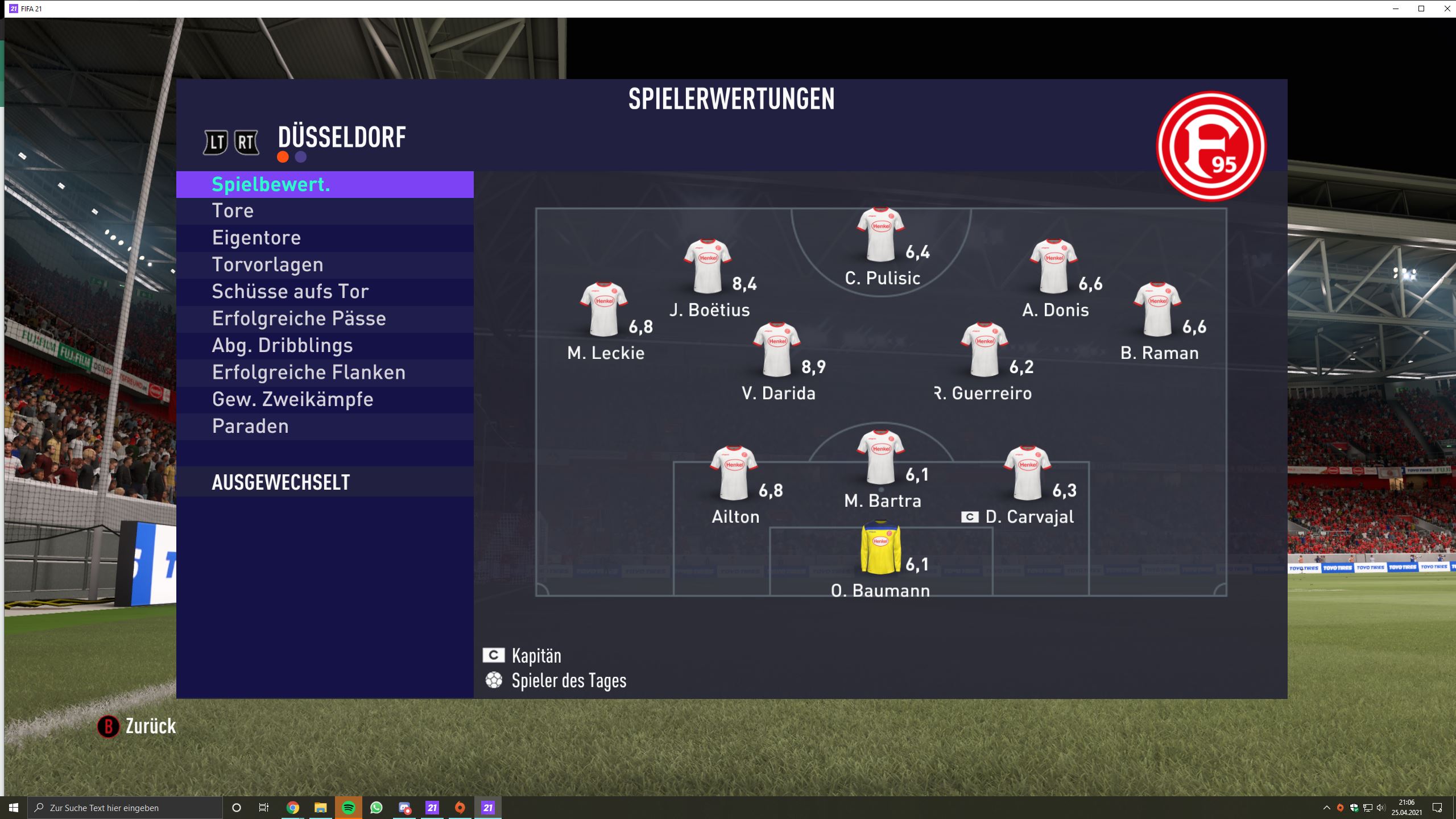Viewport: 1456px width, 819px height.
Task: Choose B. Raman's player shirt
Action: [1158, 310]
